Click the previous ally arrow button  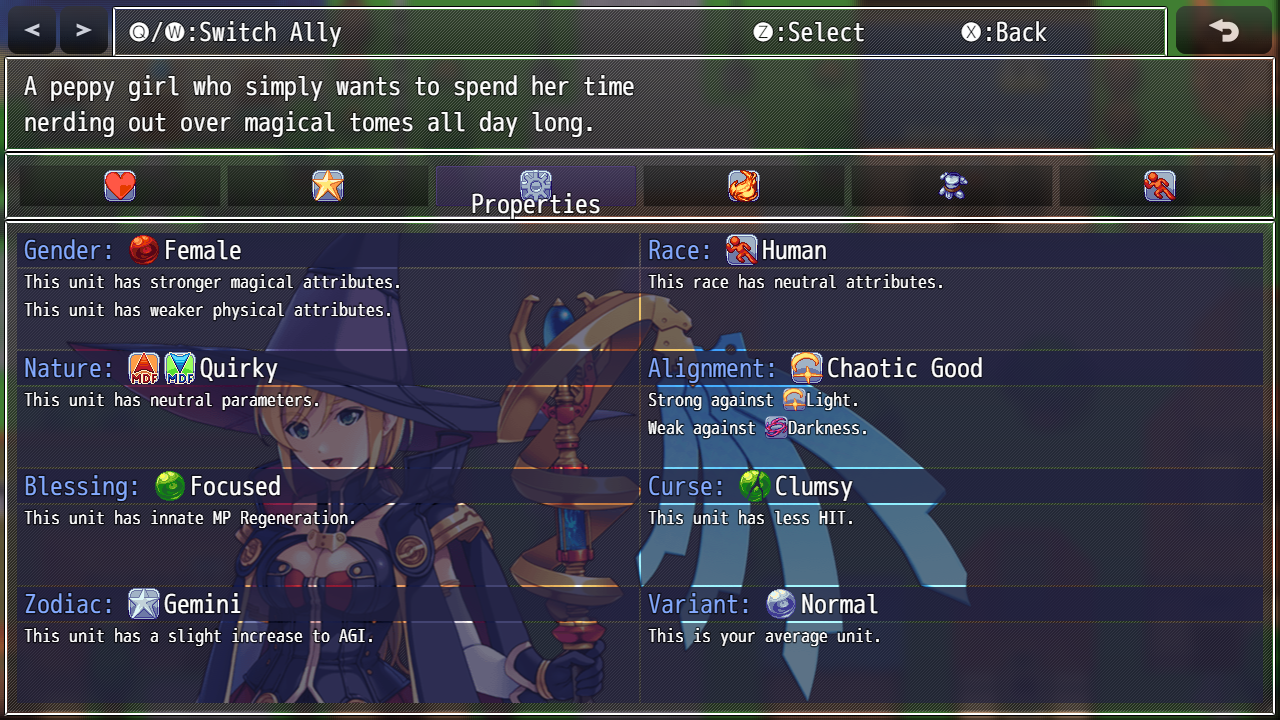pyautogui.click(x=31, y=29)
